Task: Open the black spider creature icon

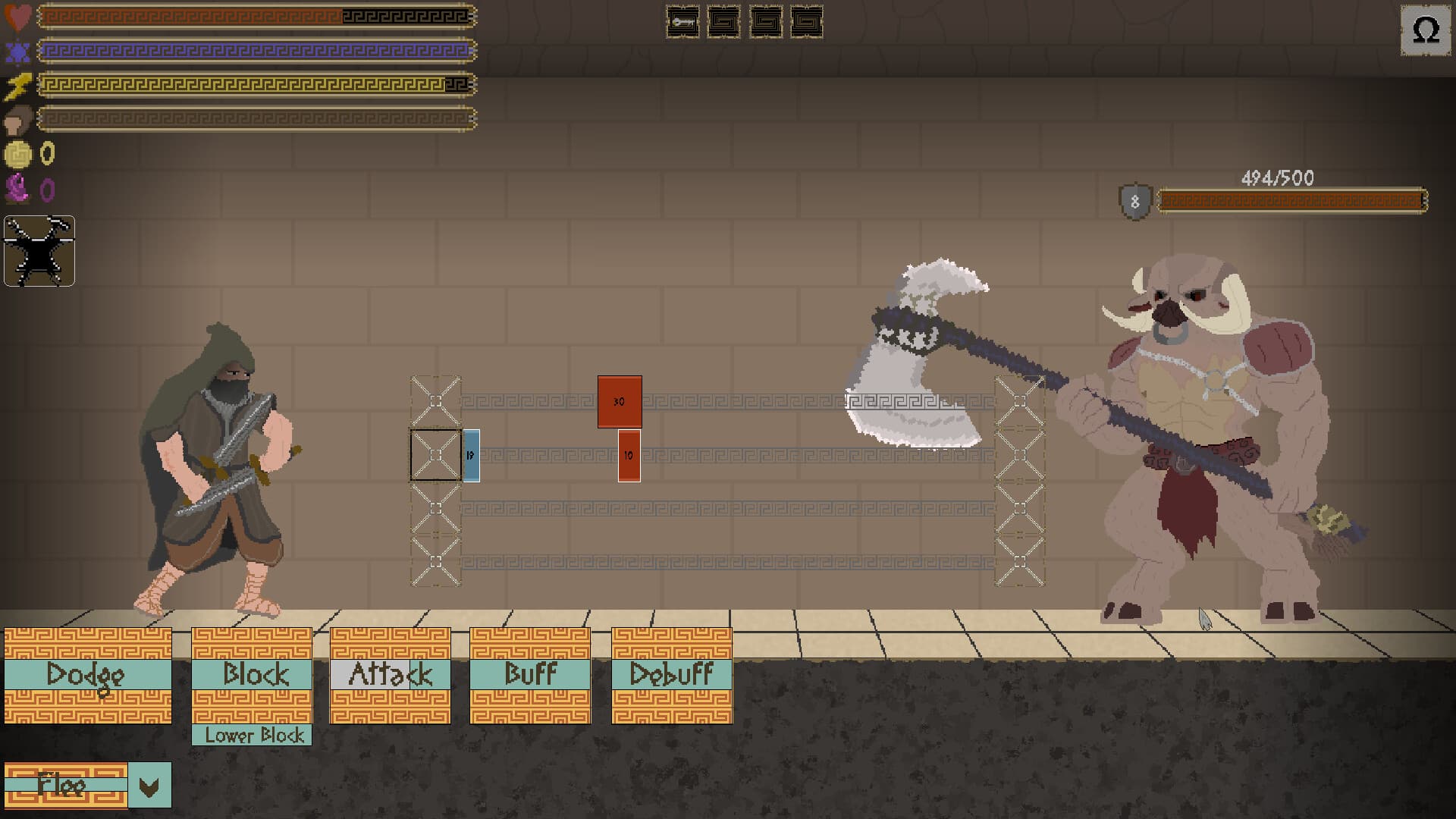Action: pyautogui.click(x=39, y=251)
